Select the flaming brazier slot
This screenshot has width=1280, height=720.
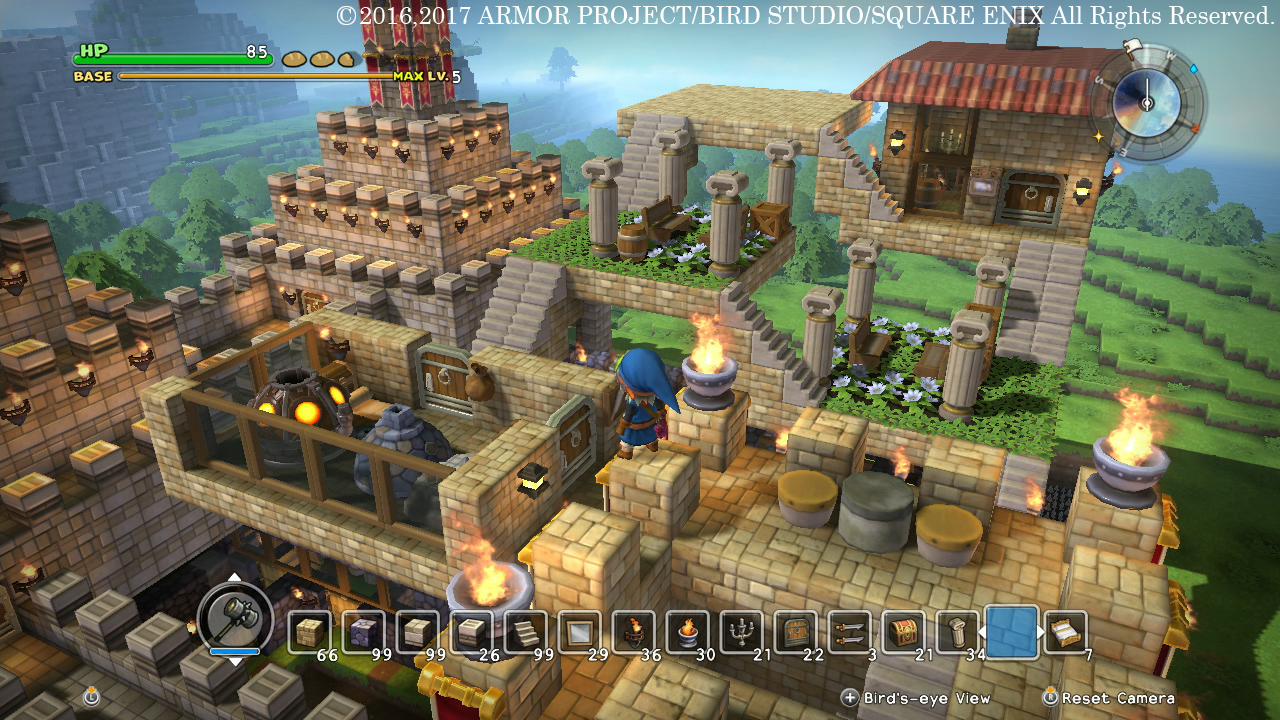coord(688,632)
